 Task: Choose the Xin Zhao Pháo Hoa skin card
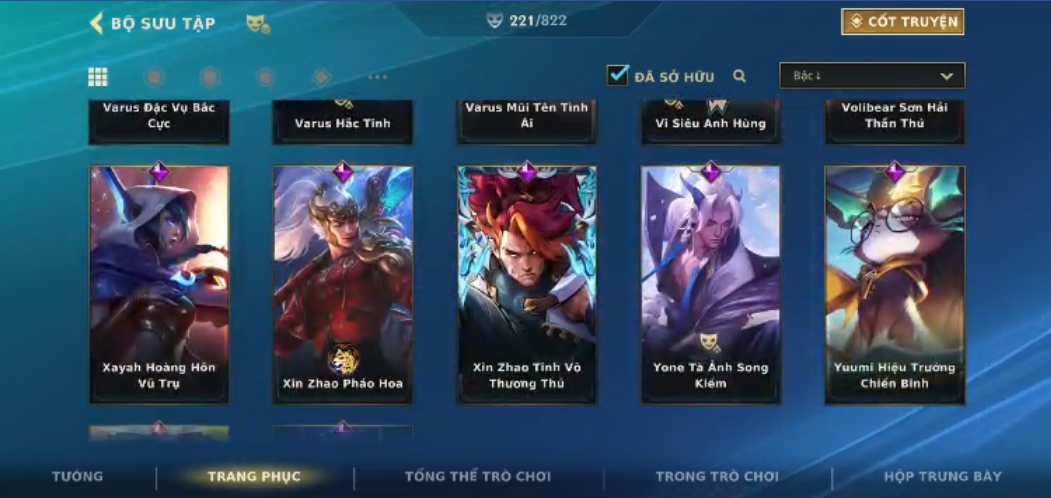[343, 285]
